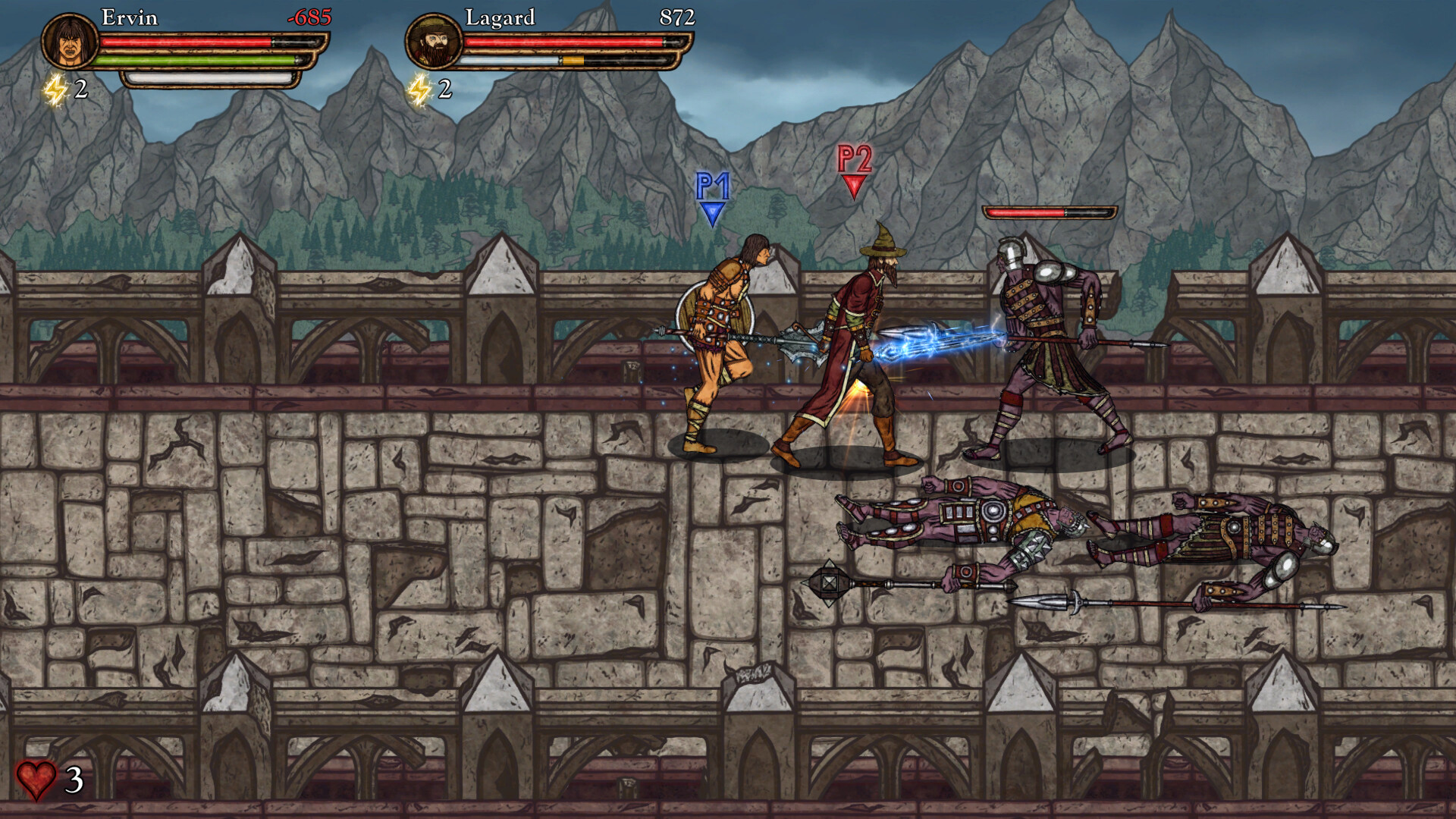
Task: Click the enemy's overhead health bar
Action: (1050, 213)
